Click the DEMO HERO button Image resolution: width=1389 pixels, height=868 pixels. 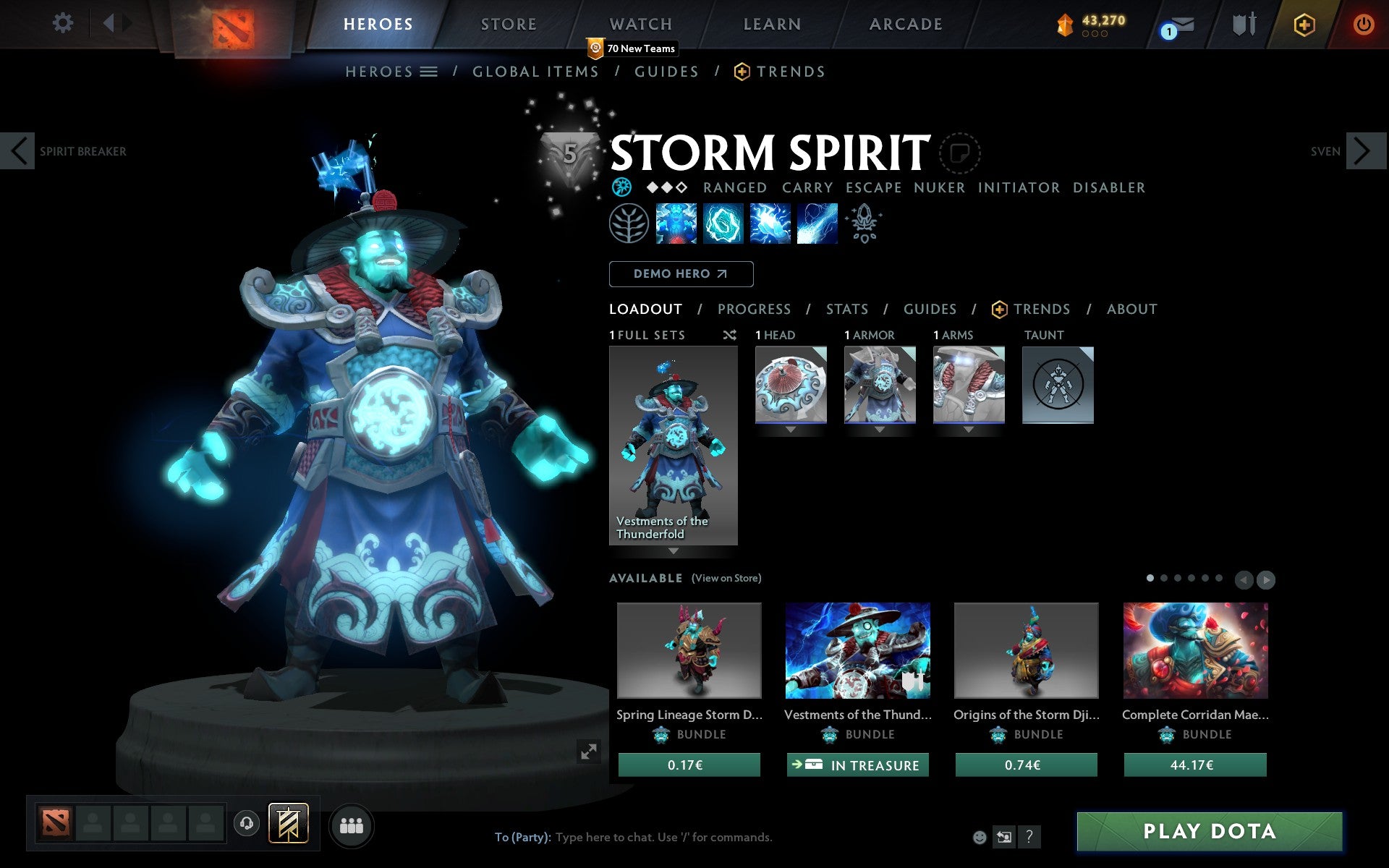(680, 273)
